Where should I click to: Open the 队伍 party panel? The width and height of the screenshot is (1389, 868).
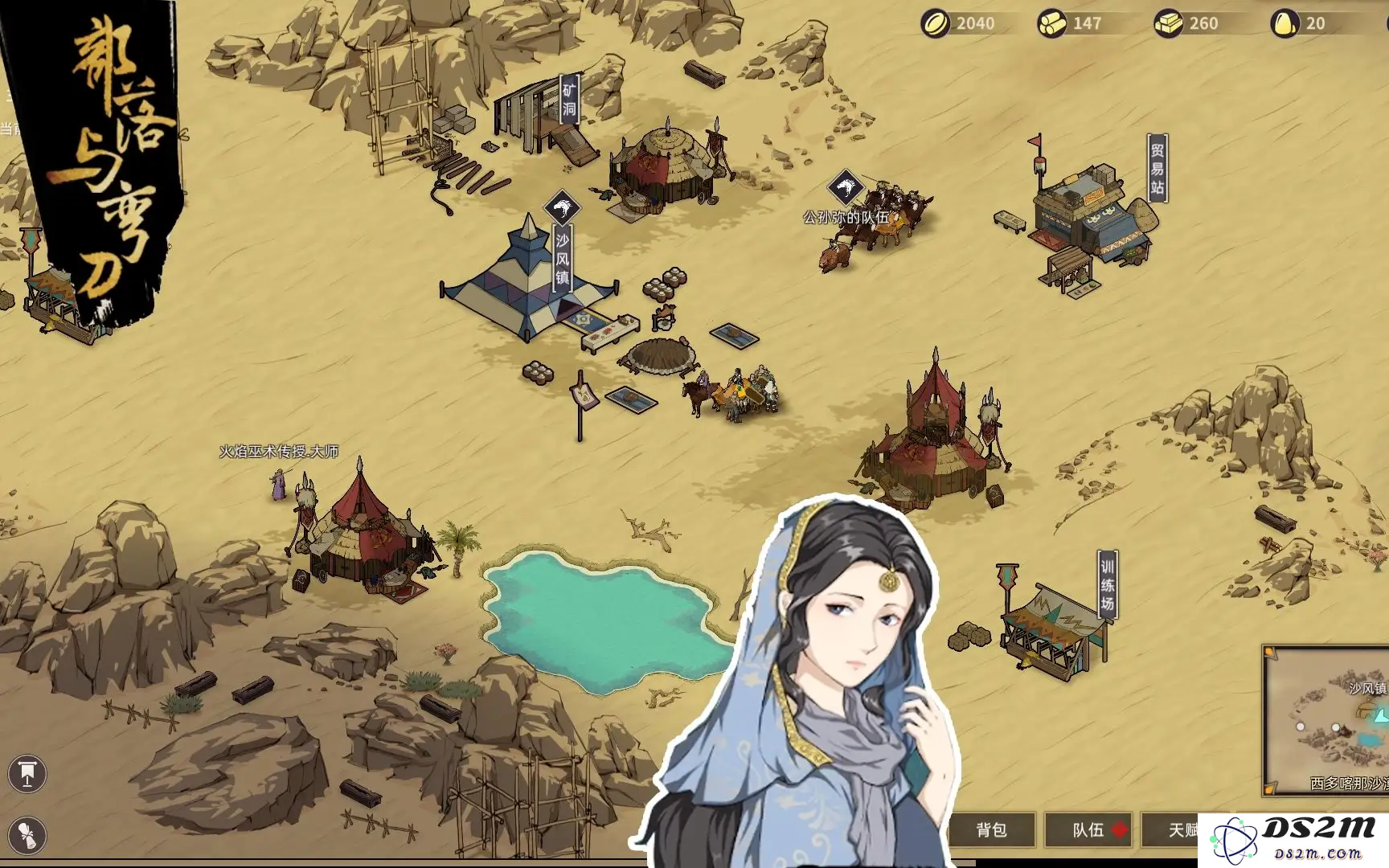click(x=1088, y=830)
